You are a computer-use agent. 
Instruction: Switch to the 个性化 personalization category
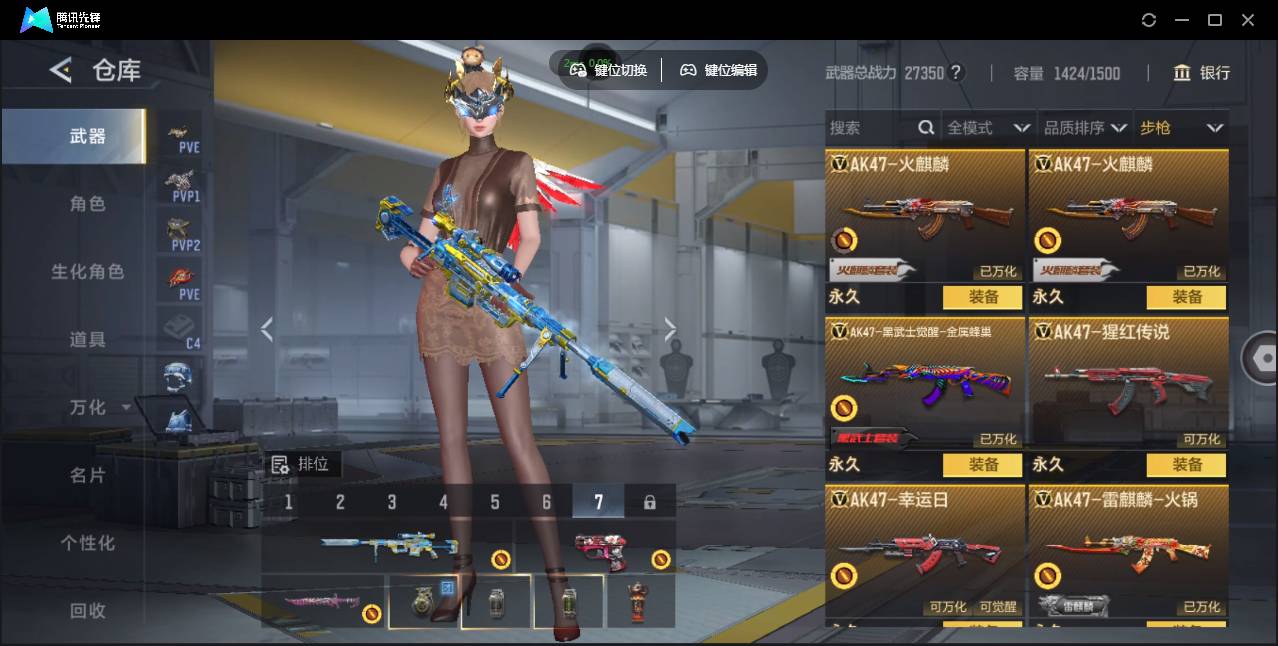point(87,543)
